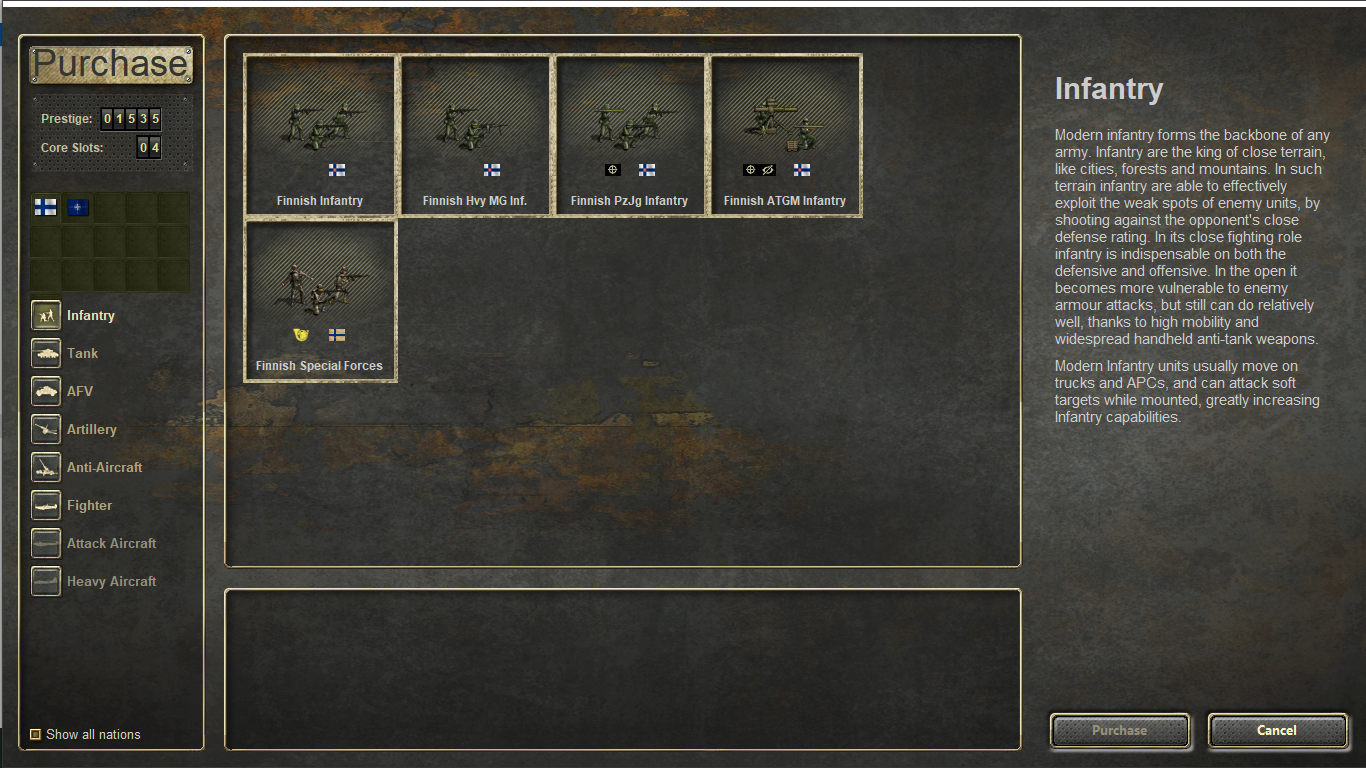Image resolution: width=1366 pixels, height=768 pixels.
Task: Select the Finland flag nation slot
Action: pos(46,208)
